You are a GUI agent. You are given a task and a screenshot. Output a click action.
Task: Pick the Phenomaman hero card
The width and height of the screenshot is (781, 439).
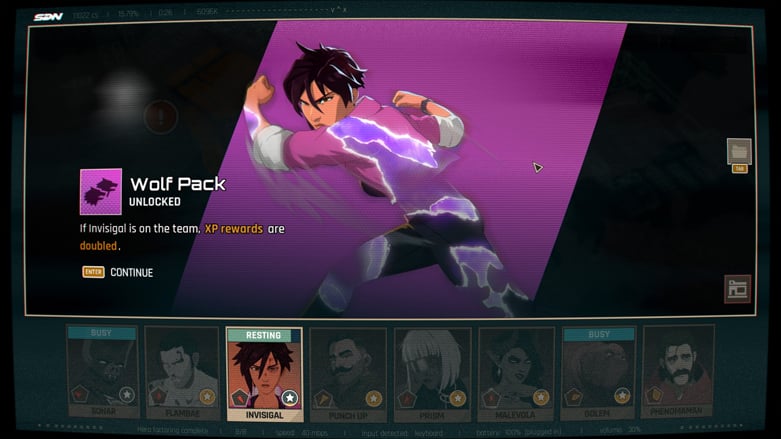678,372
